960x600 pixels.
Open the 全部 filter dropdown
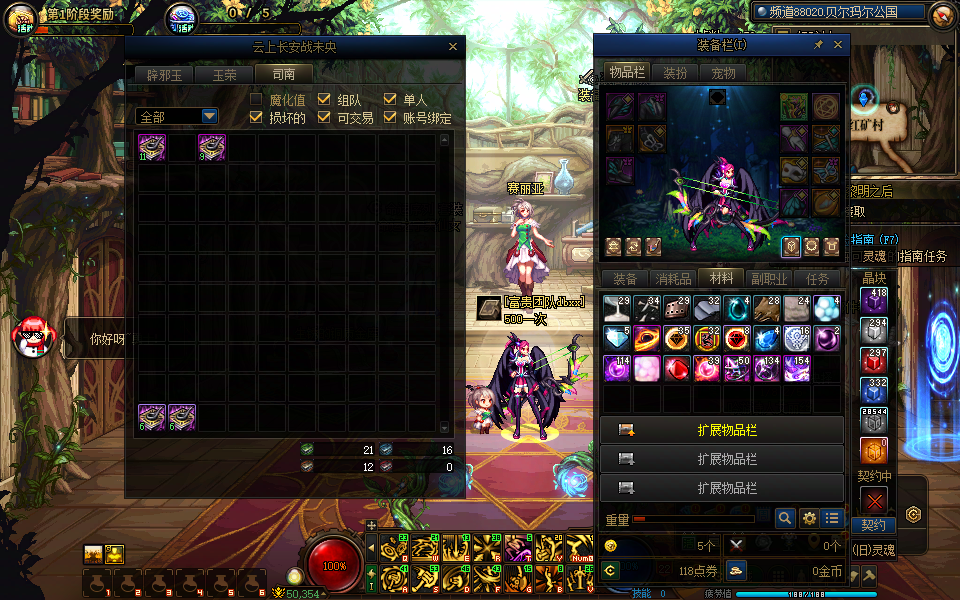pyautogui.click(x=176, y=117)
